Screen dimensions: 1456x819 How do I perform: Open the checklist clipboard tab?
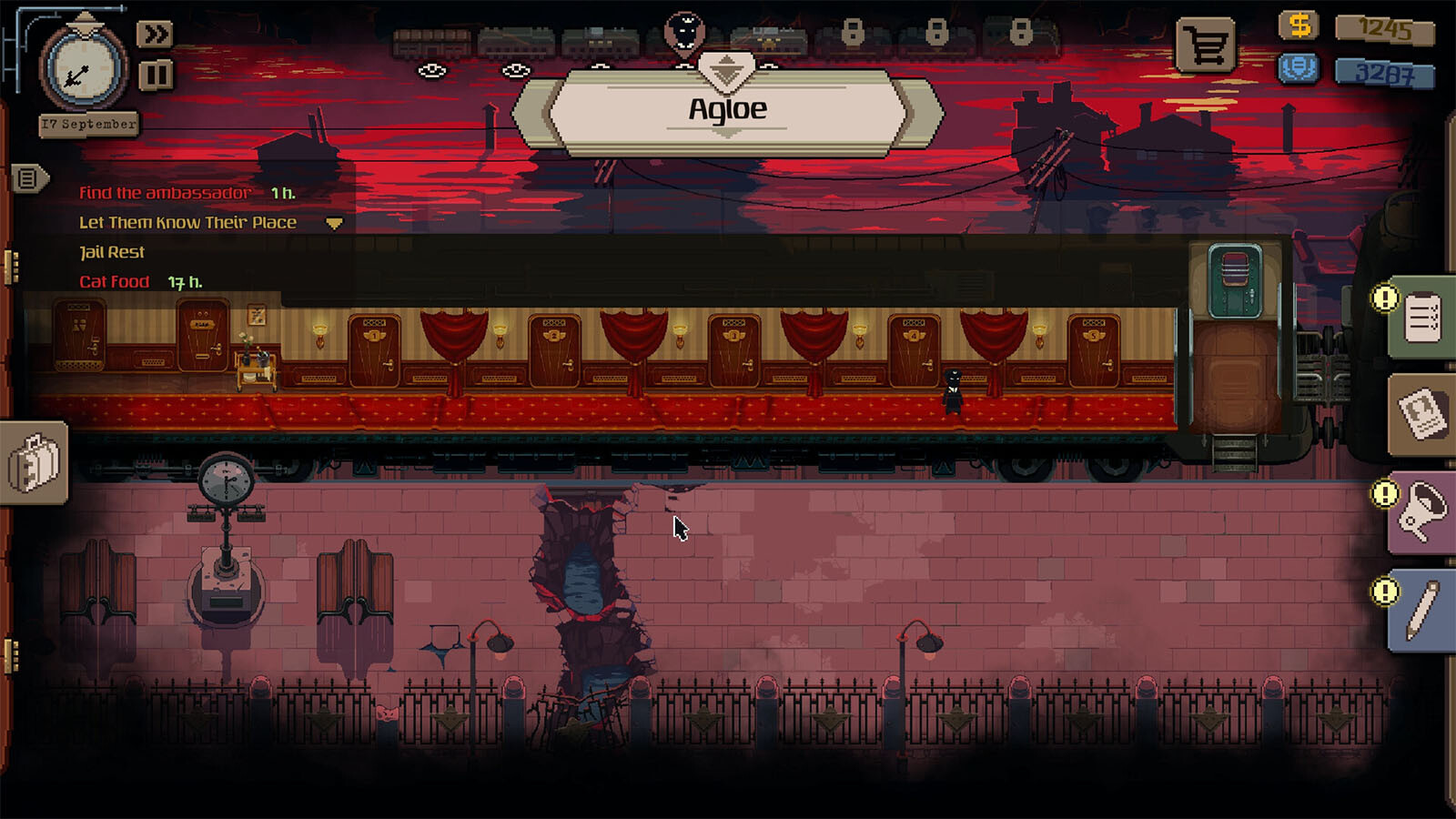[1421, 318]
